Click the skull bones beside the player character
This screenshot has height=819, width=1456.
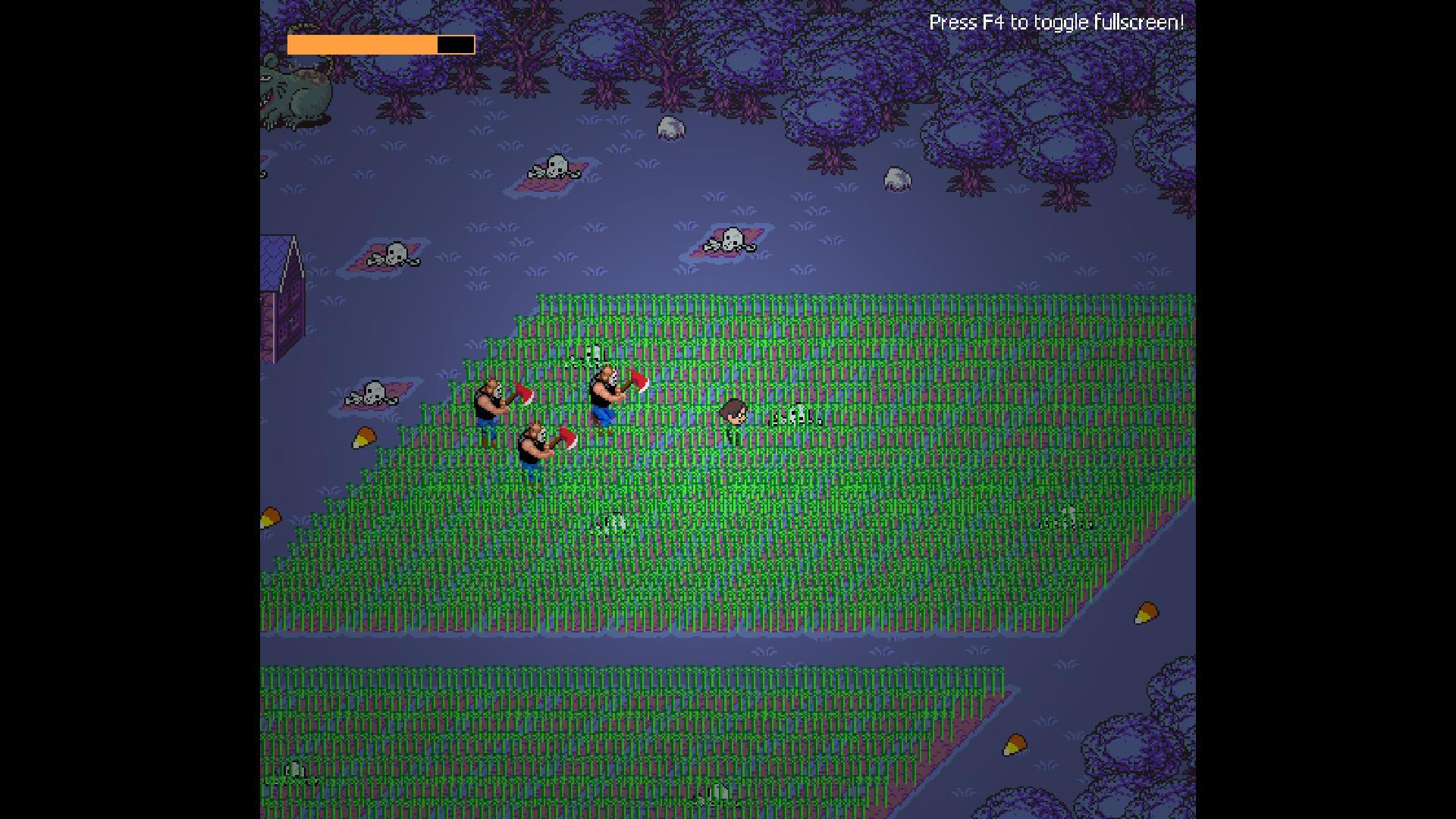(796, 417)
